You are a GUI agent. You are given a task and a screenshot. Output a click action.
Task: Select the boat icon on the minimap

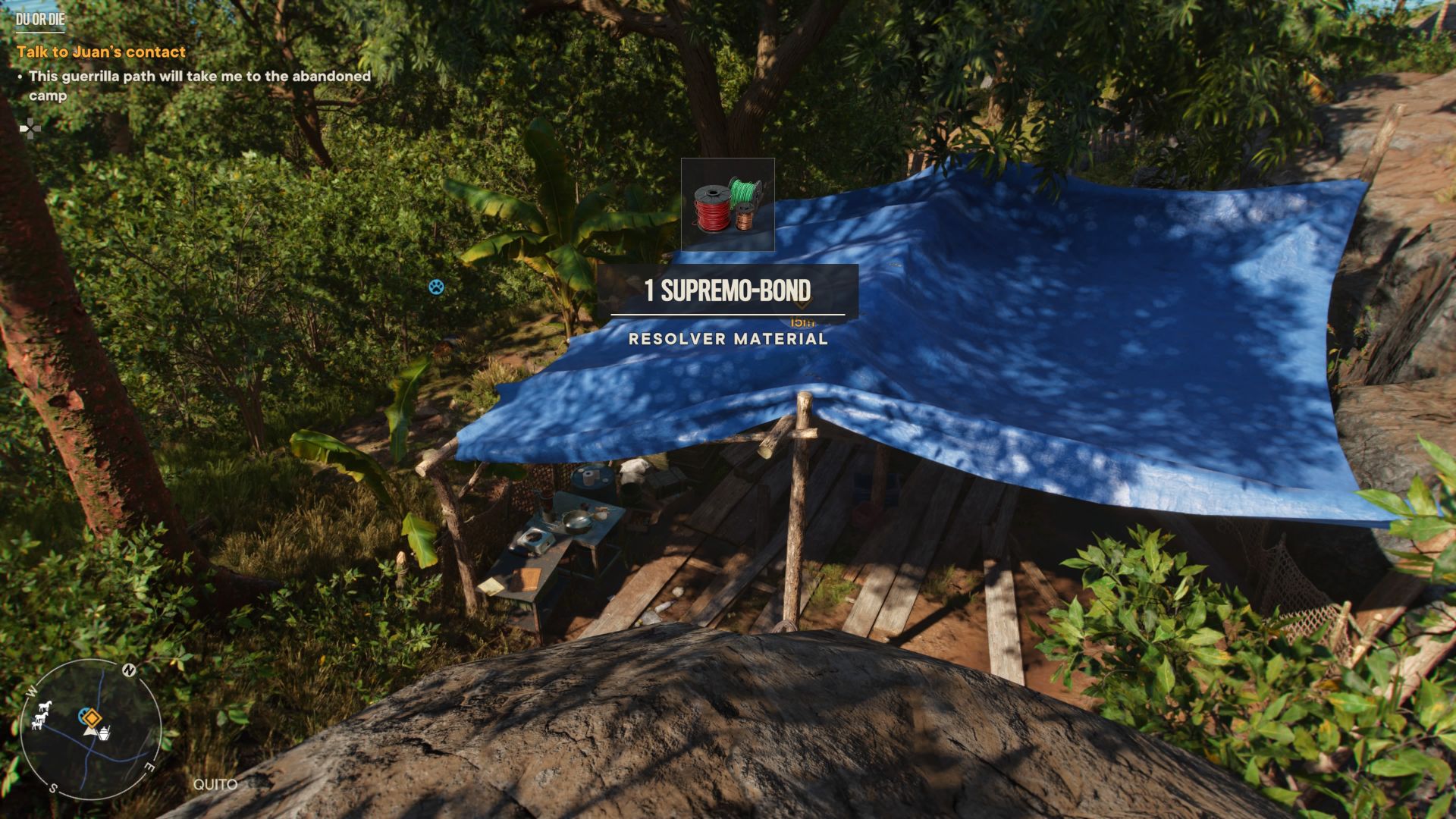click(105, 733)
